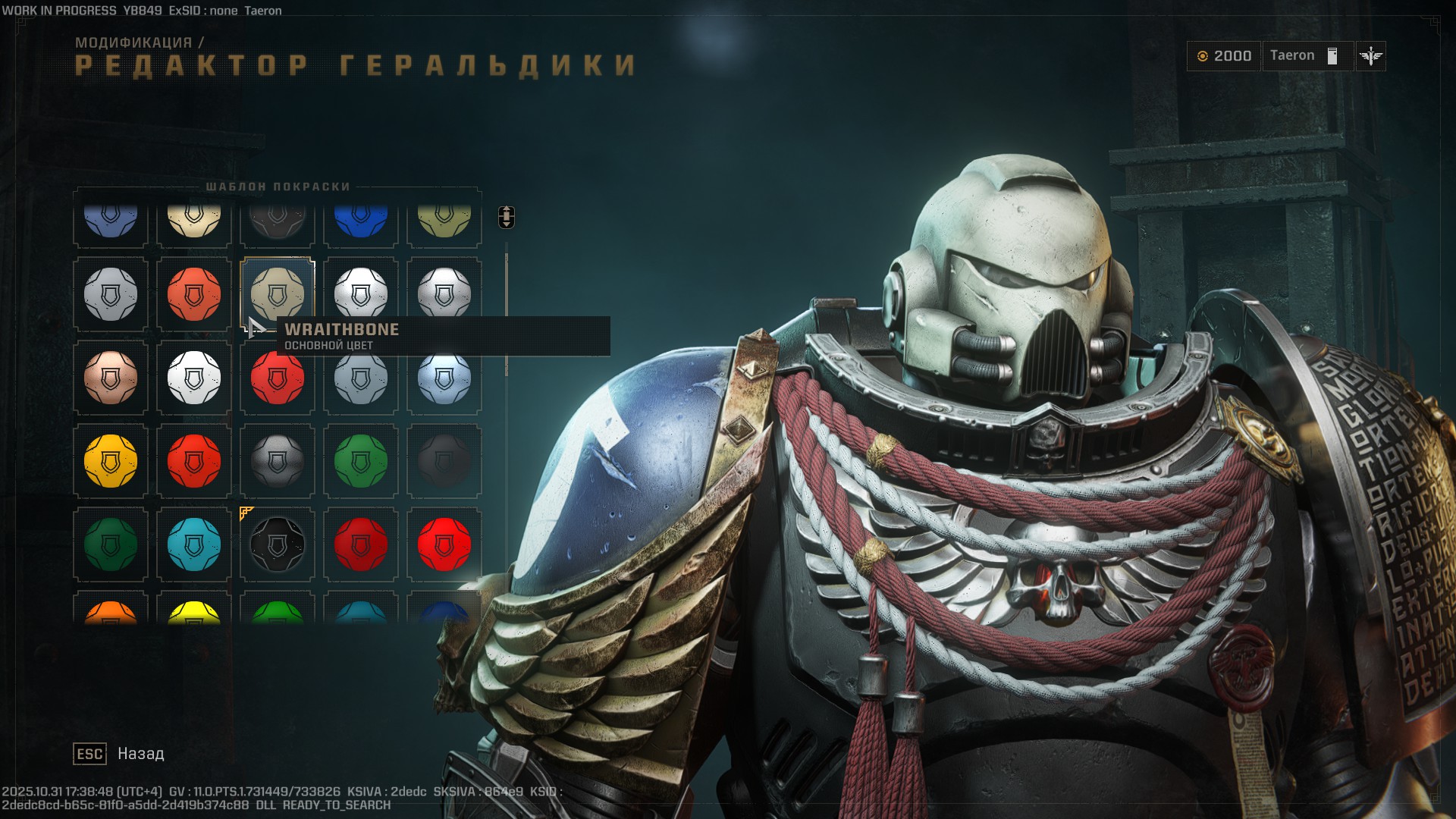The image size is (1456, 819).
Task: Pick the orange swatch in the bottom row
Action: (x=110, y=614)
